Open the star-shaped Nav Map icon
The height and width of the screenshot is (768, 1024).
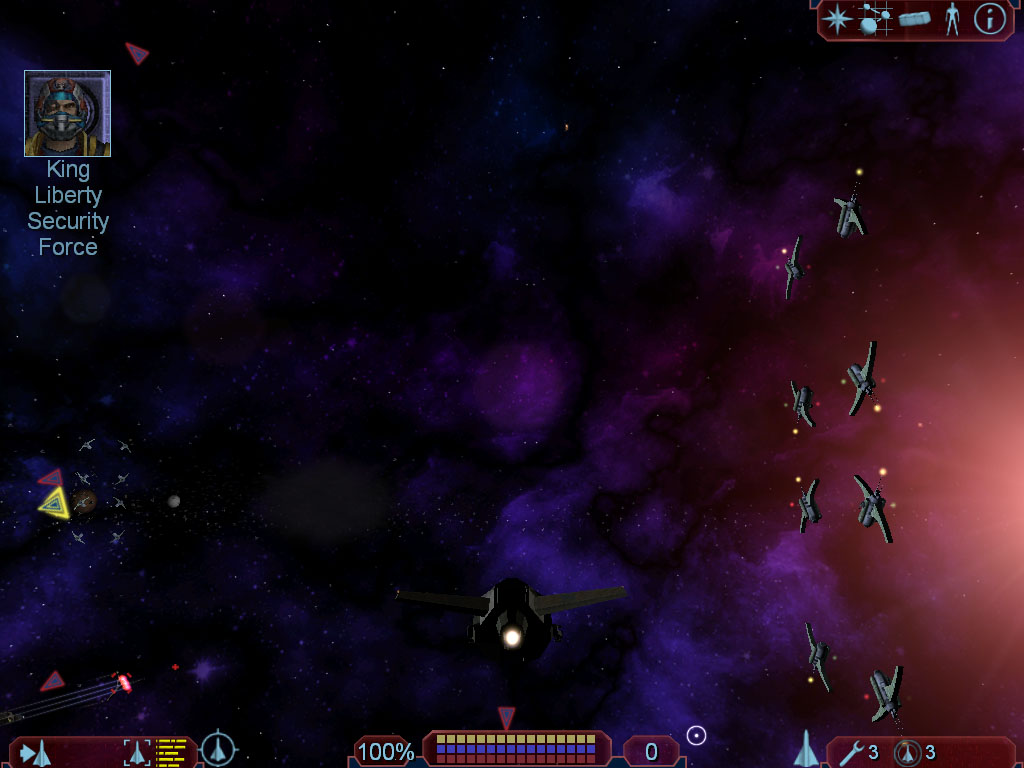(836, 19)
